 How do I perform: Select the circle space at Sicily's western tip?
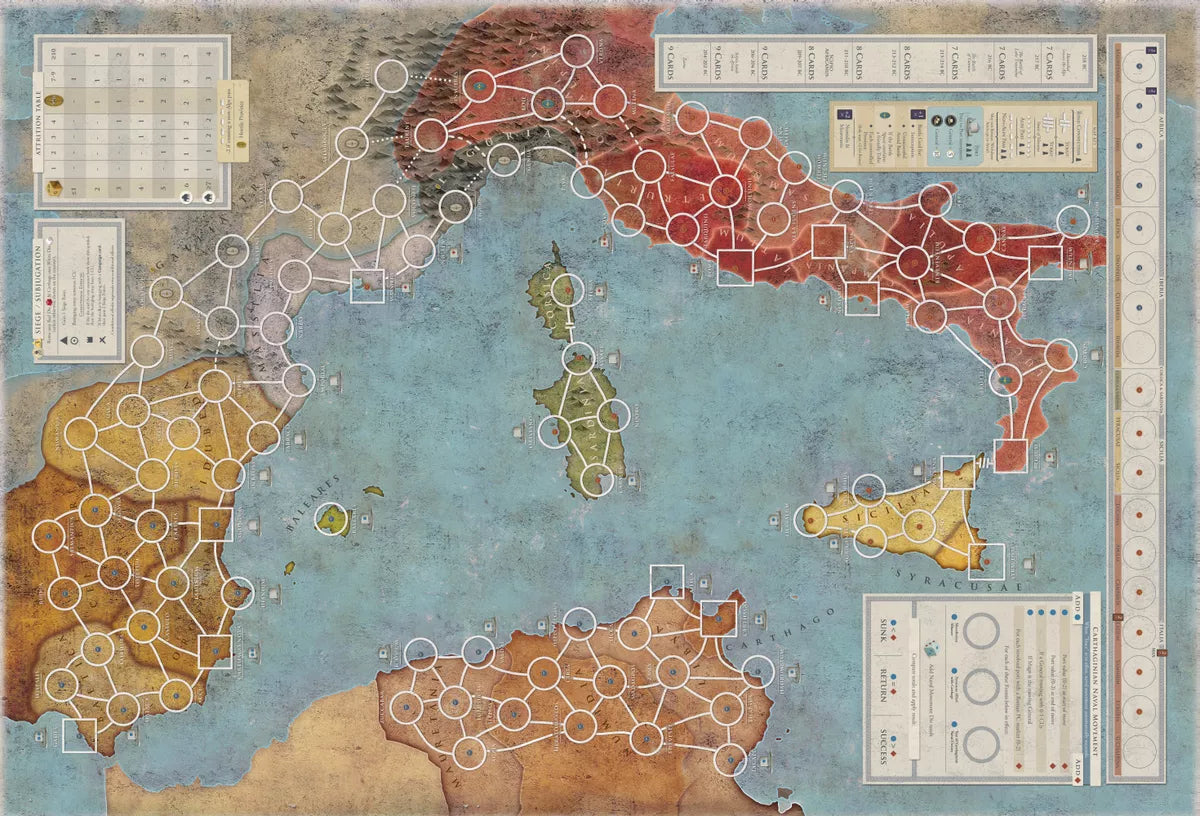(x=813, y=520)
